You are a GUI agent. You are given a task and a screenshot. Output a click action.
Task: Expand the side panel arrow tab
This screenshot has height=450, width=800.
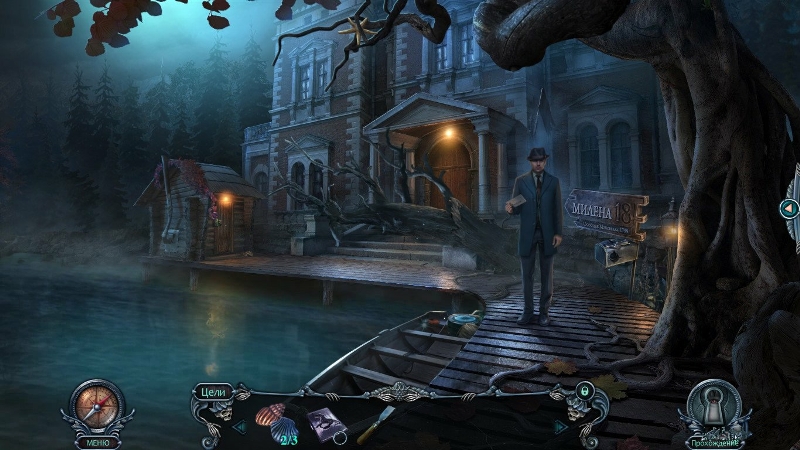pos(789,208)
